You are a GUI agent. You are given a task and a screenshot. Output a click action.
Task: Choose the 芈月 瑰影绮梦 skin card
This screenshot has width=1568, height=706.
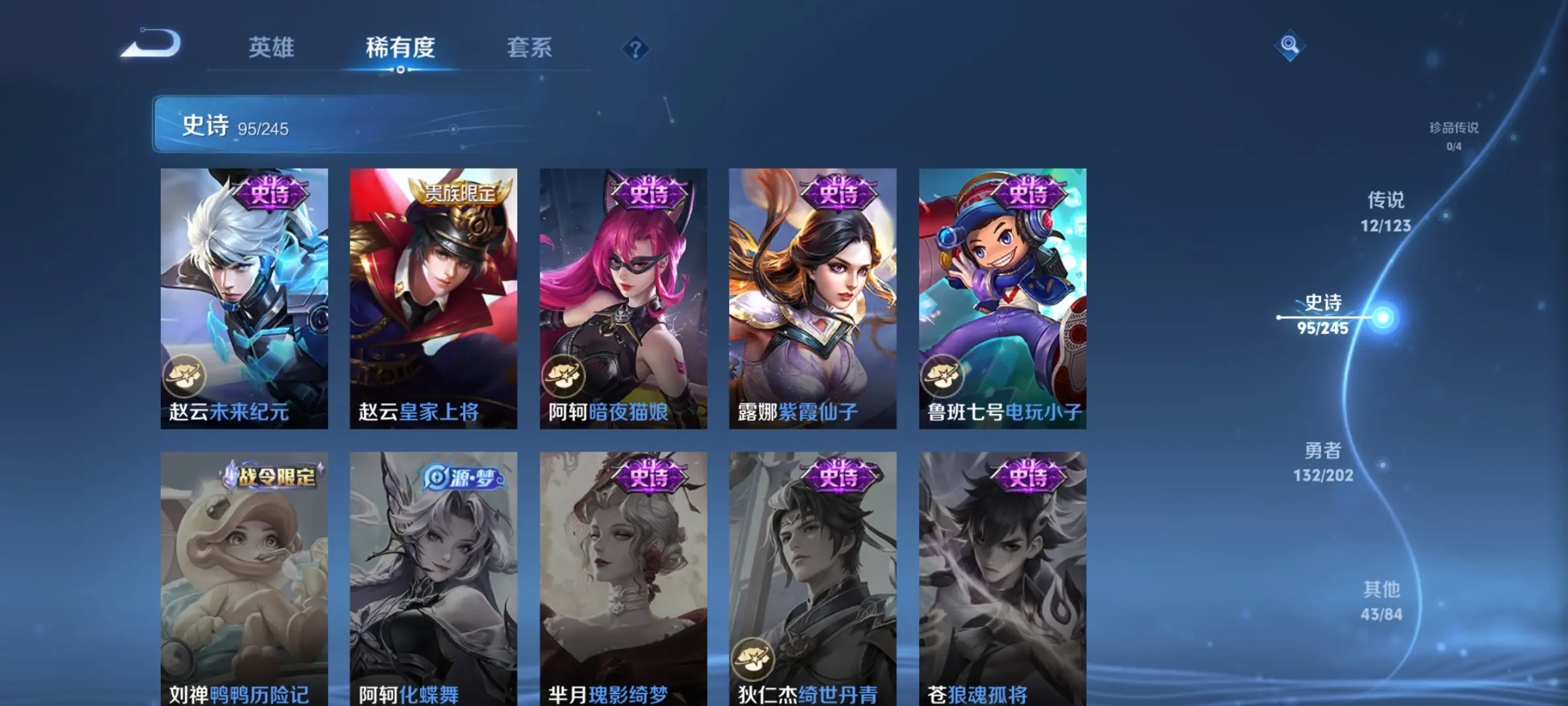pyautogui.click(x=623, y=579)
